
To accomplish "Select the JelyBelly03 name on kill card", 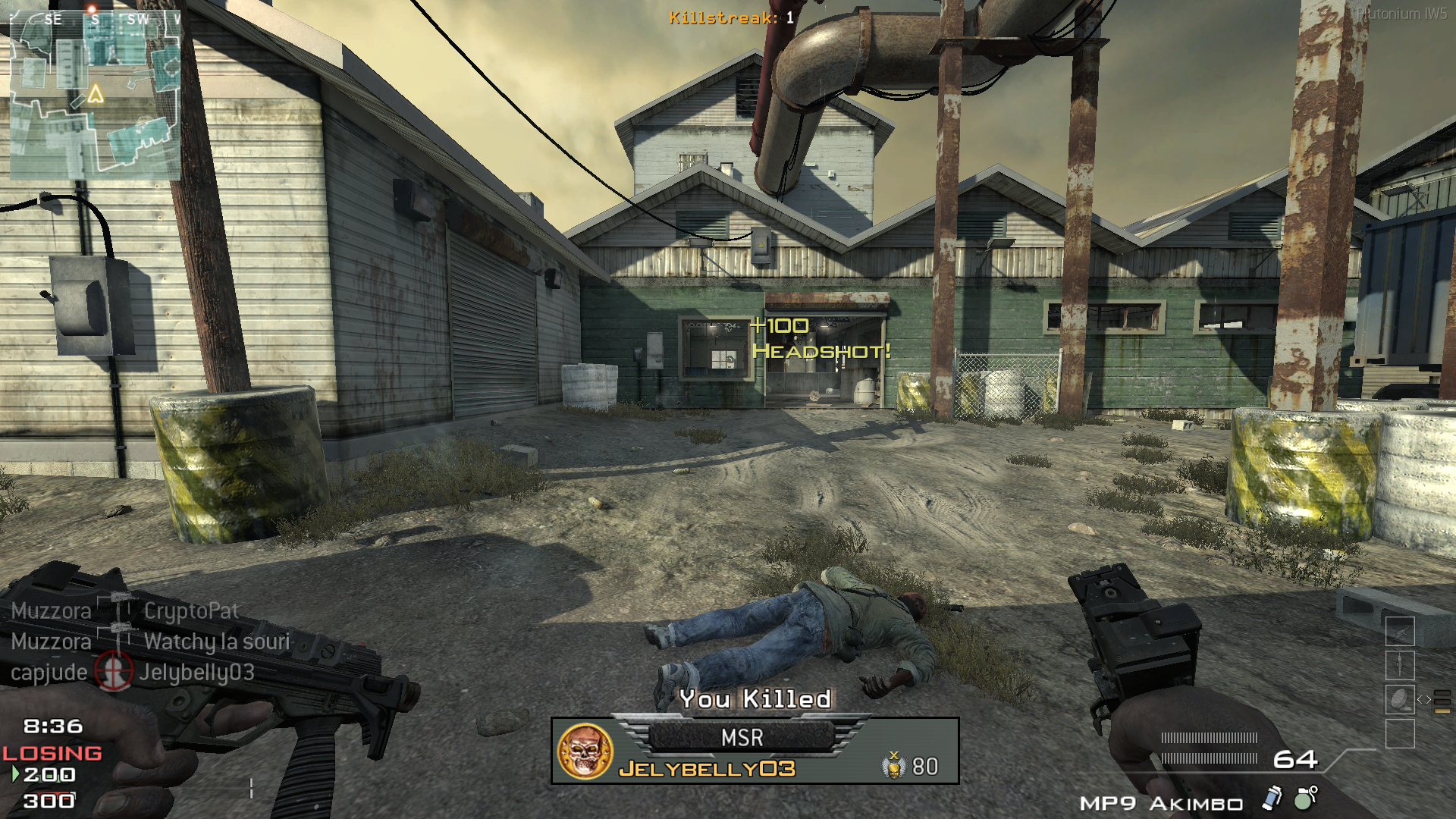I will [x=707, y=769].
